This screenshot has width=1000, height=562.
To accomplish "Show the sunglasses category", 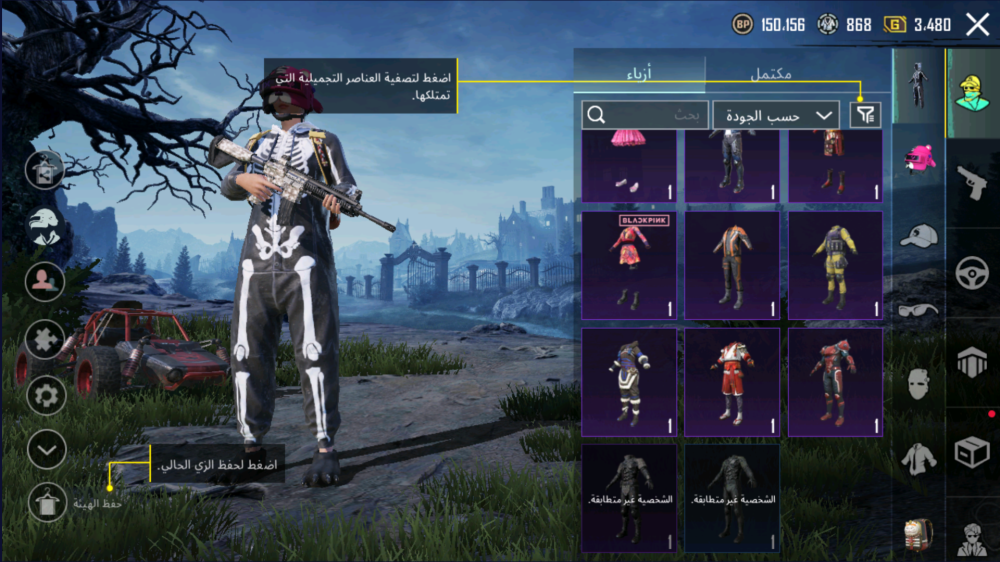I will (918, 310).
